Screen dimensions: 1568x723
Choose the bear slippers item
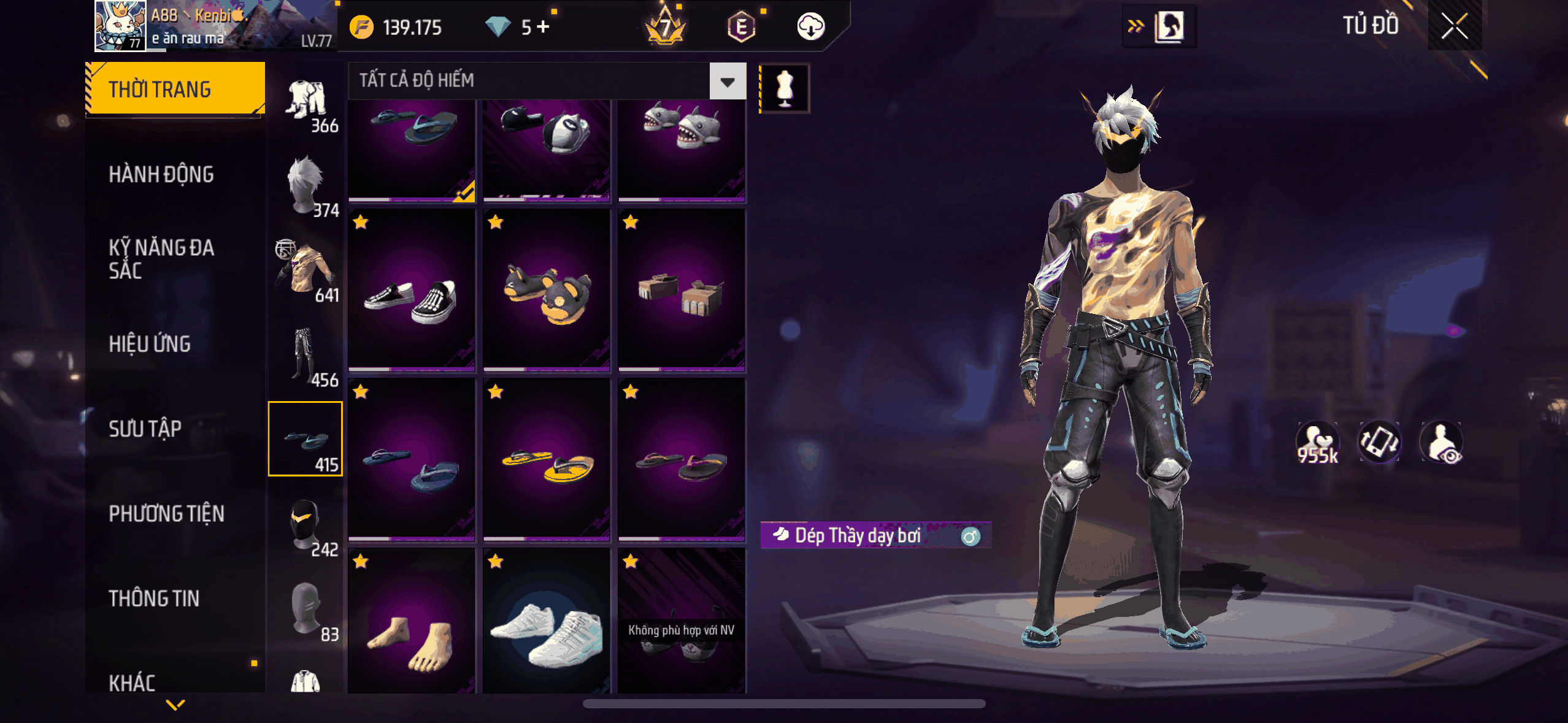(x=547, y=291)
